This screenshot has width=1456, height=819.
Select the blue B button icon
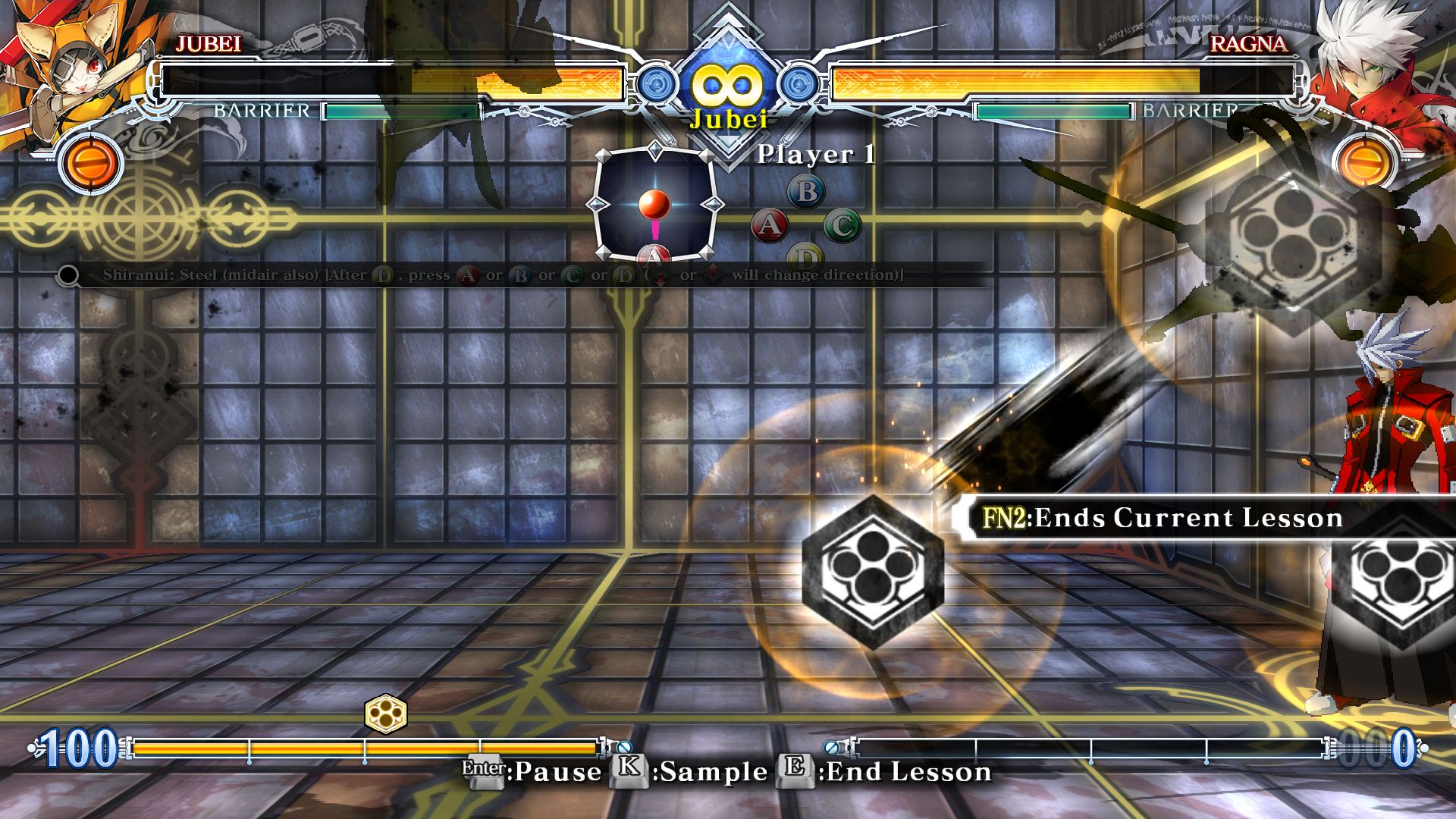(x=806, y=192)
